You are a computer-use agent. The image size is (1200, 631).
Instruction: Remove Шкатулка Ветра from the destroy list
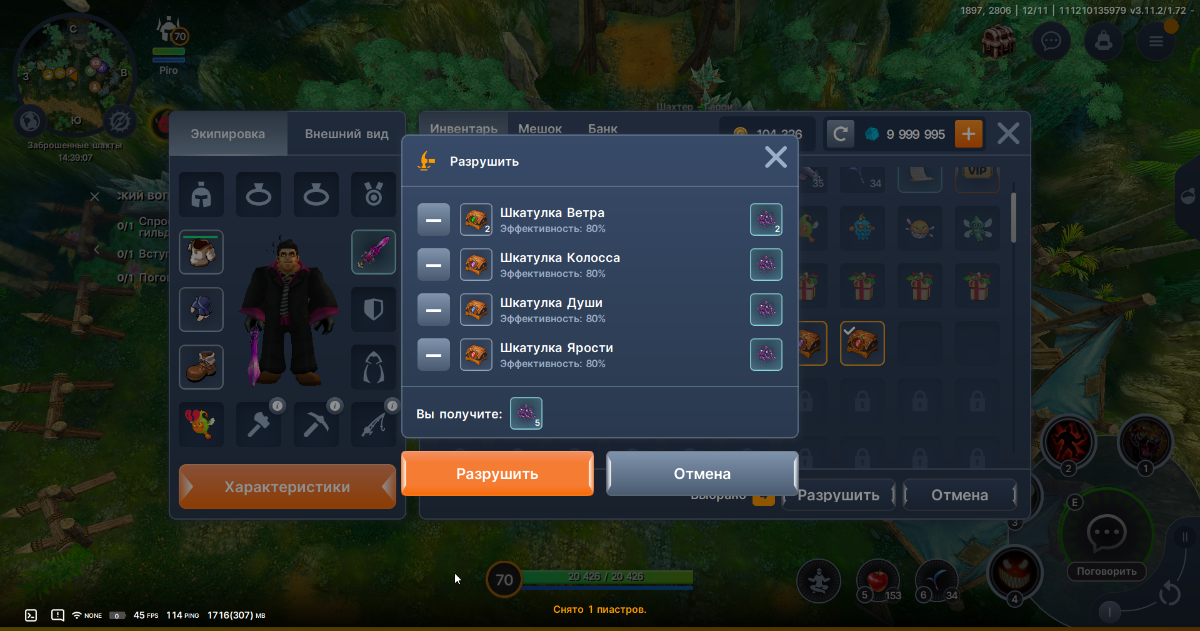pos(433,220)
